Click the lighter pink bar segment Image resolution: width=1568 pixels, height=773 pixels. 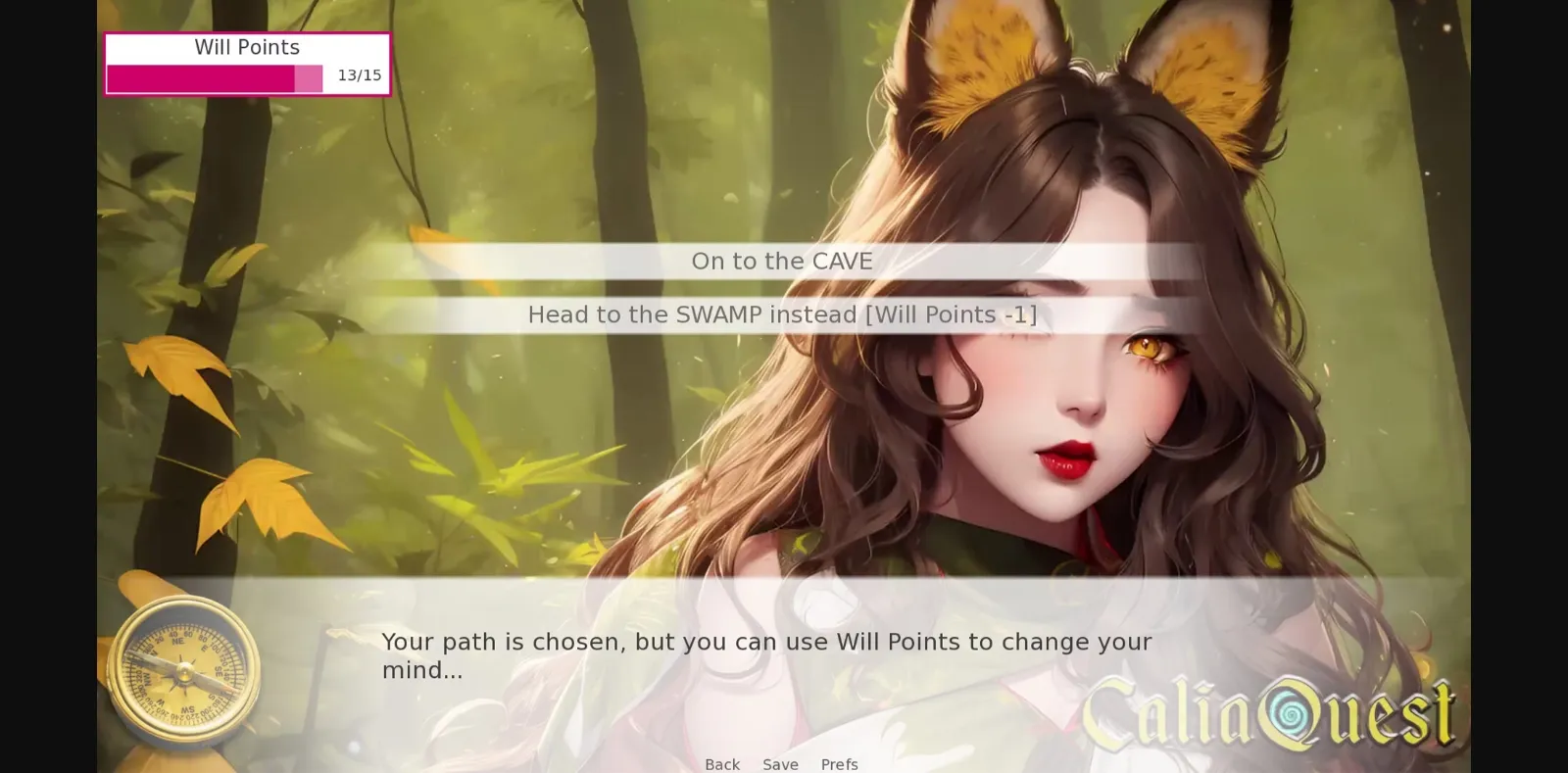click(x=309, y=78)
